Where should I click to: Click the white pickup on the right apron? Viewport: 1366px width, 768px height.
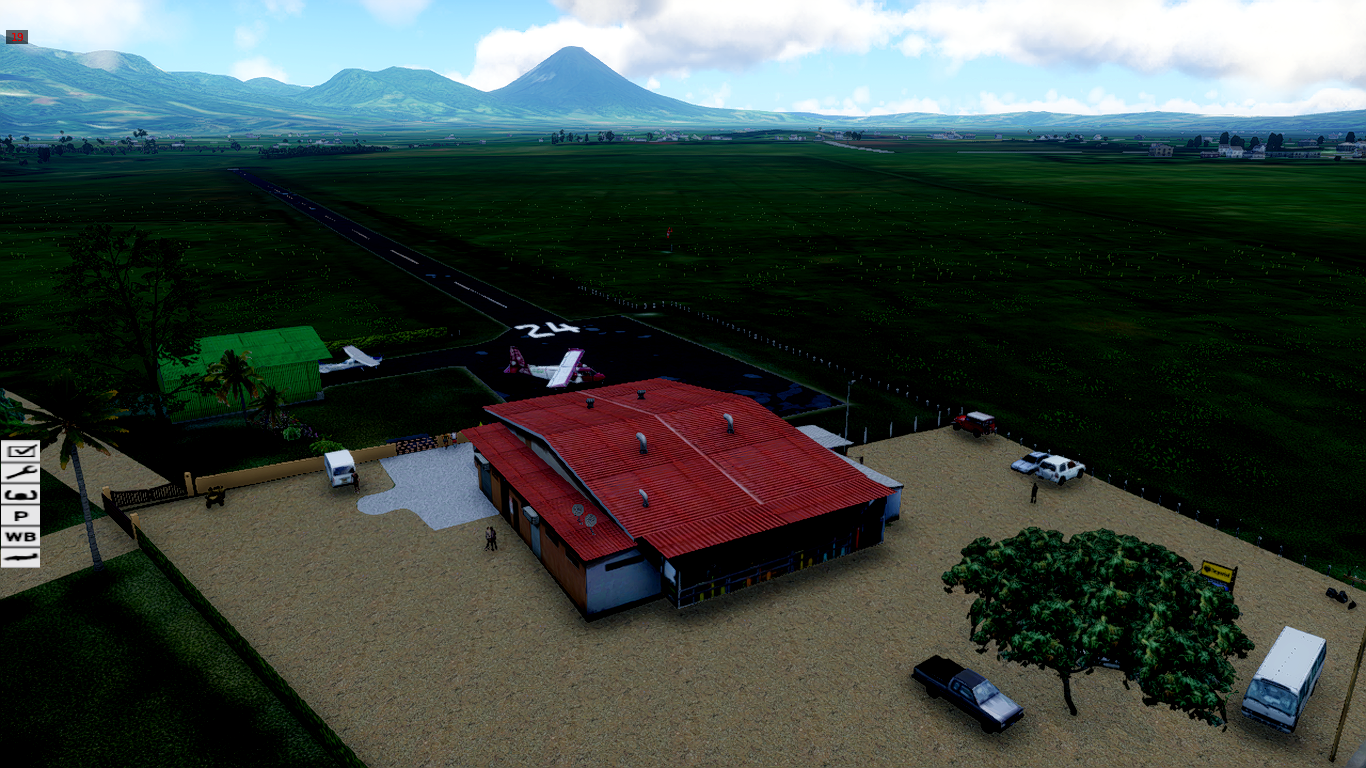click(1059, 467)
